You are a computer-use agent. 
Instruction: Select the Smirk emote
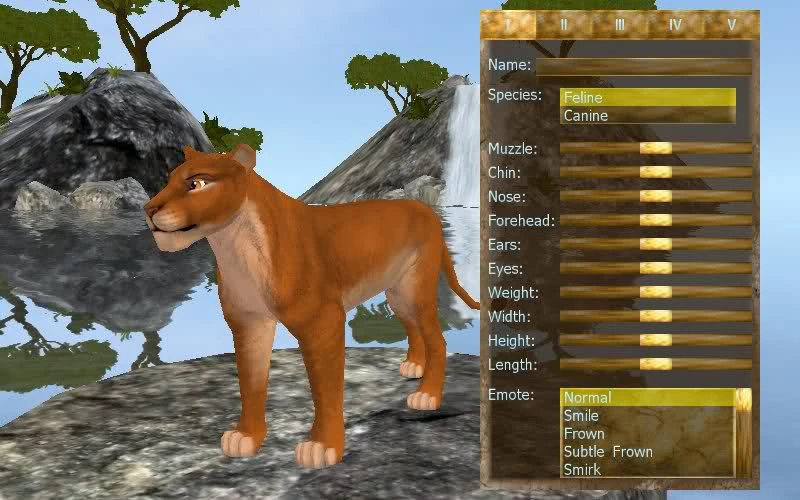pos(582,469)
